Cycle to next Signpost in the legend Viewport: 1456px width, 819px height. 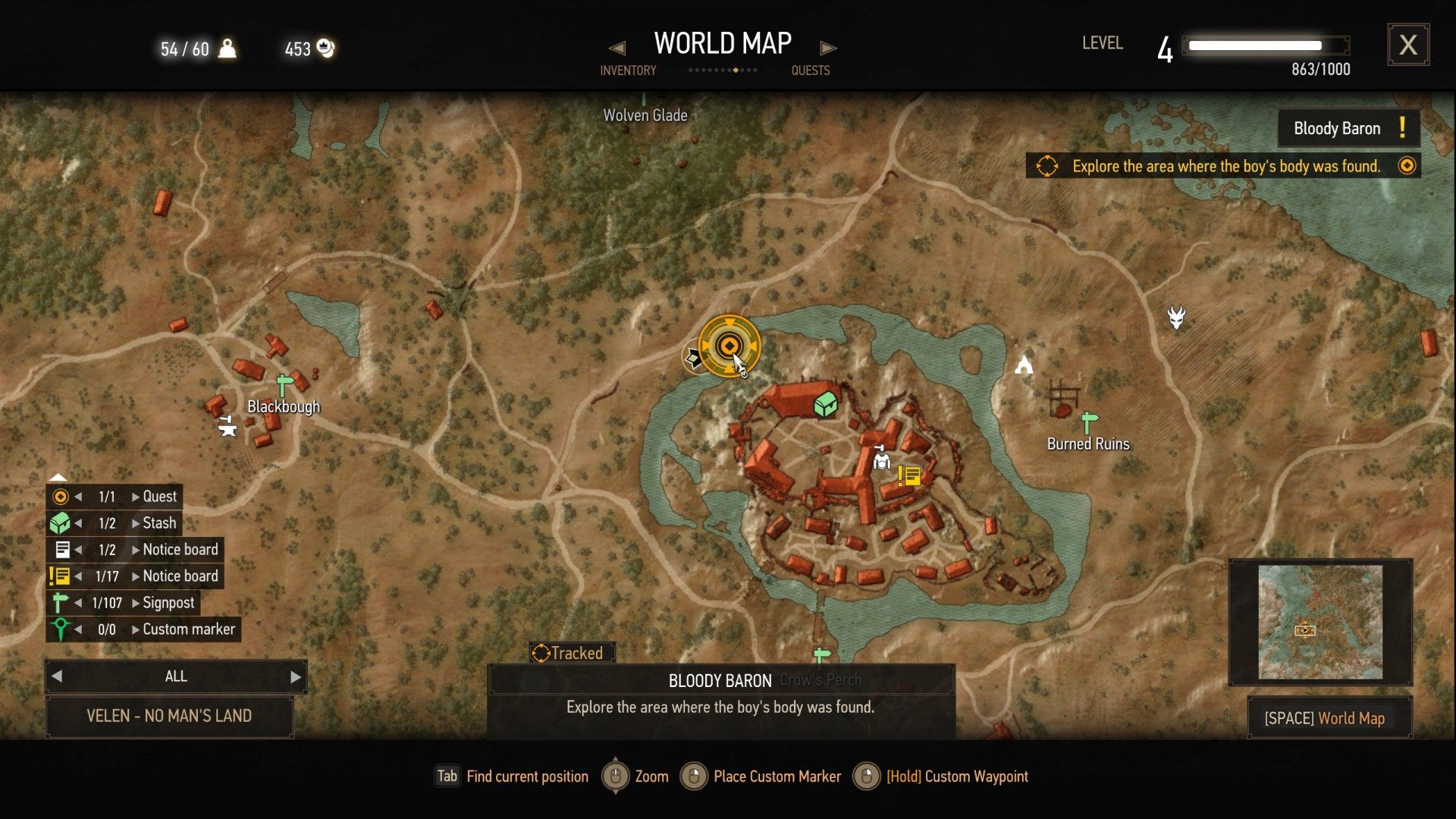tap(136, 603)
